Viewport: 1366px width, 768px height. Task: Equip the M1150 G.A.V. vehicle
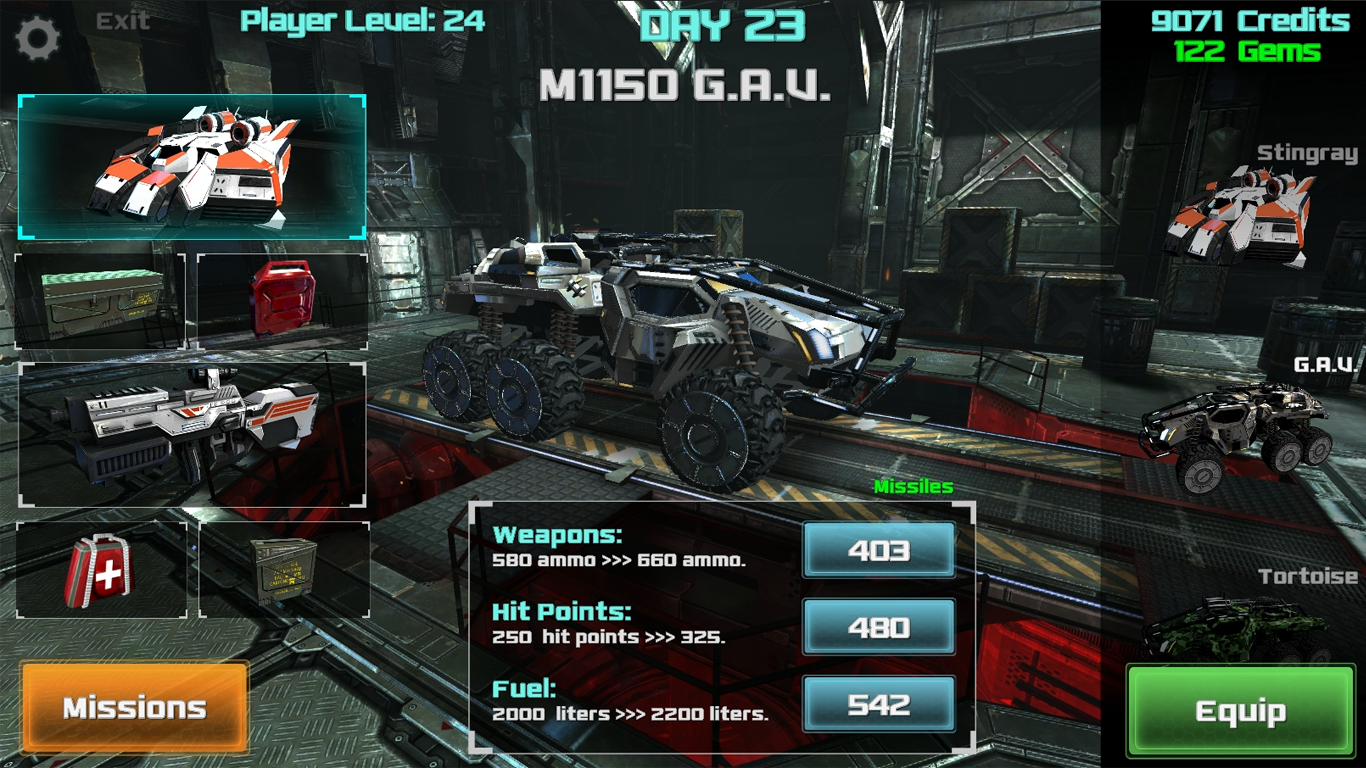pos(1240,712)
